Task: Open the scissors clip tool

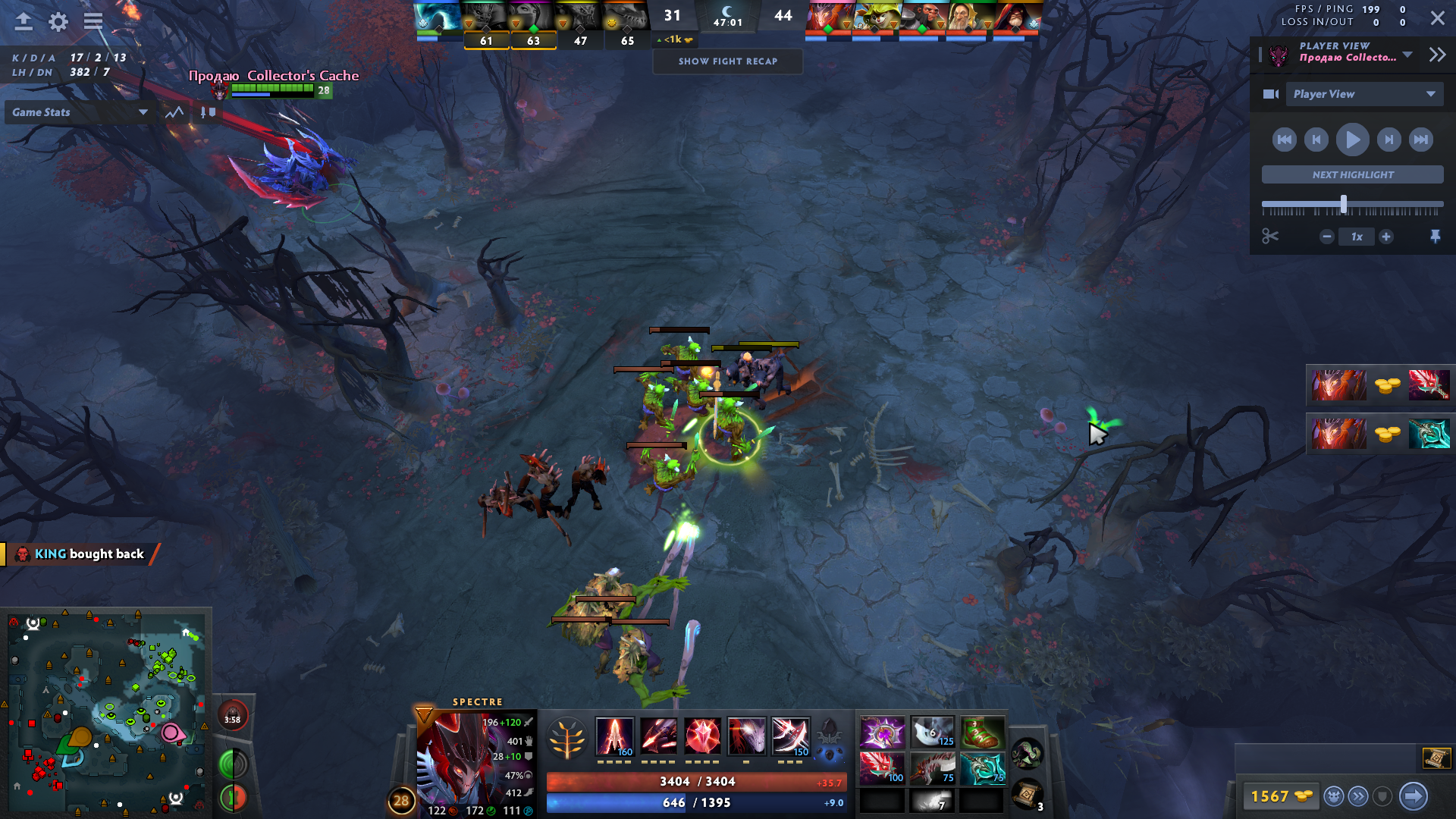Action: pyautogui.click(x=1270, y=237)
